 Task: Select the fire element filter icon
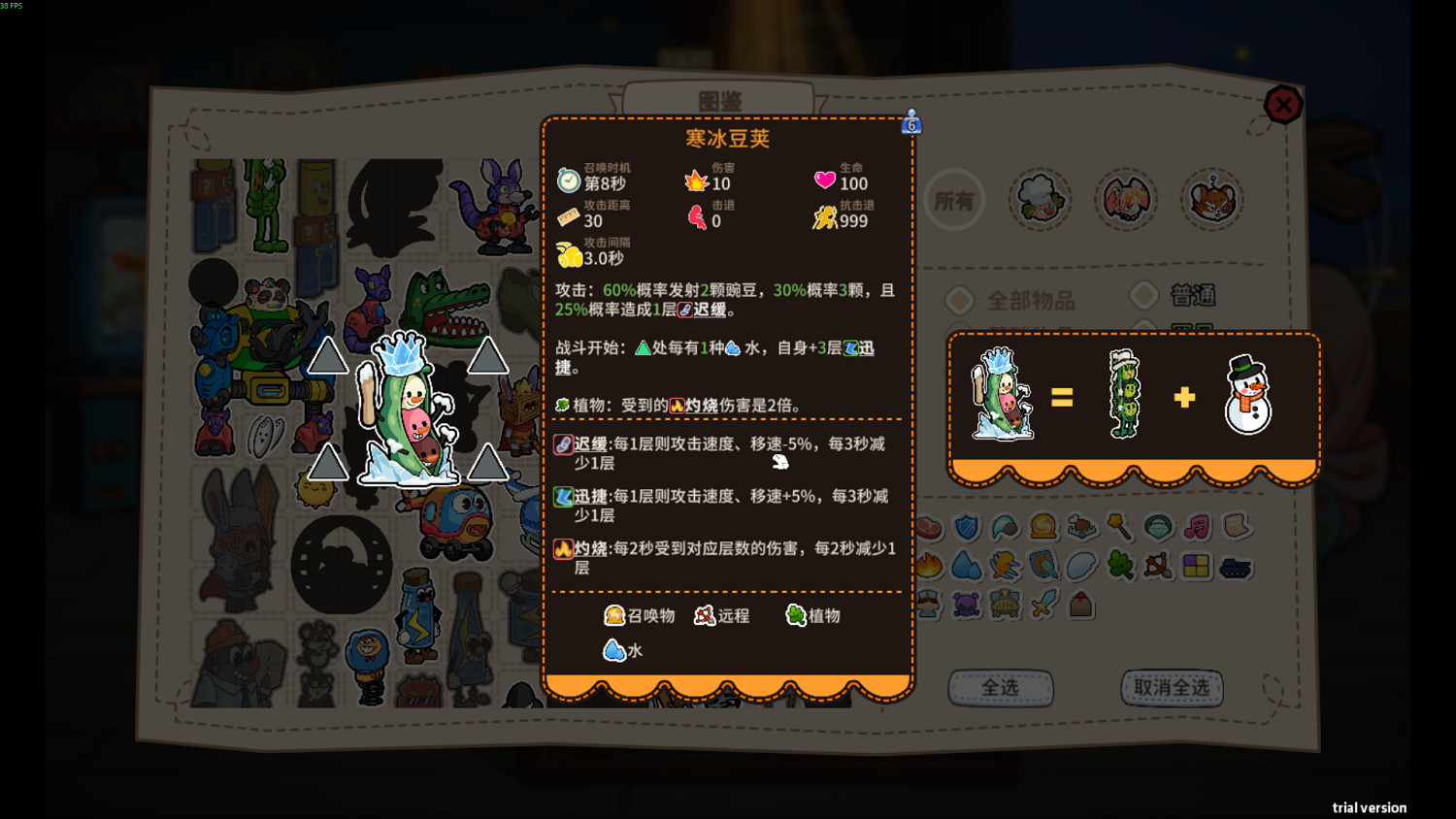coord(928,566)
